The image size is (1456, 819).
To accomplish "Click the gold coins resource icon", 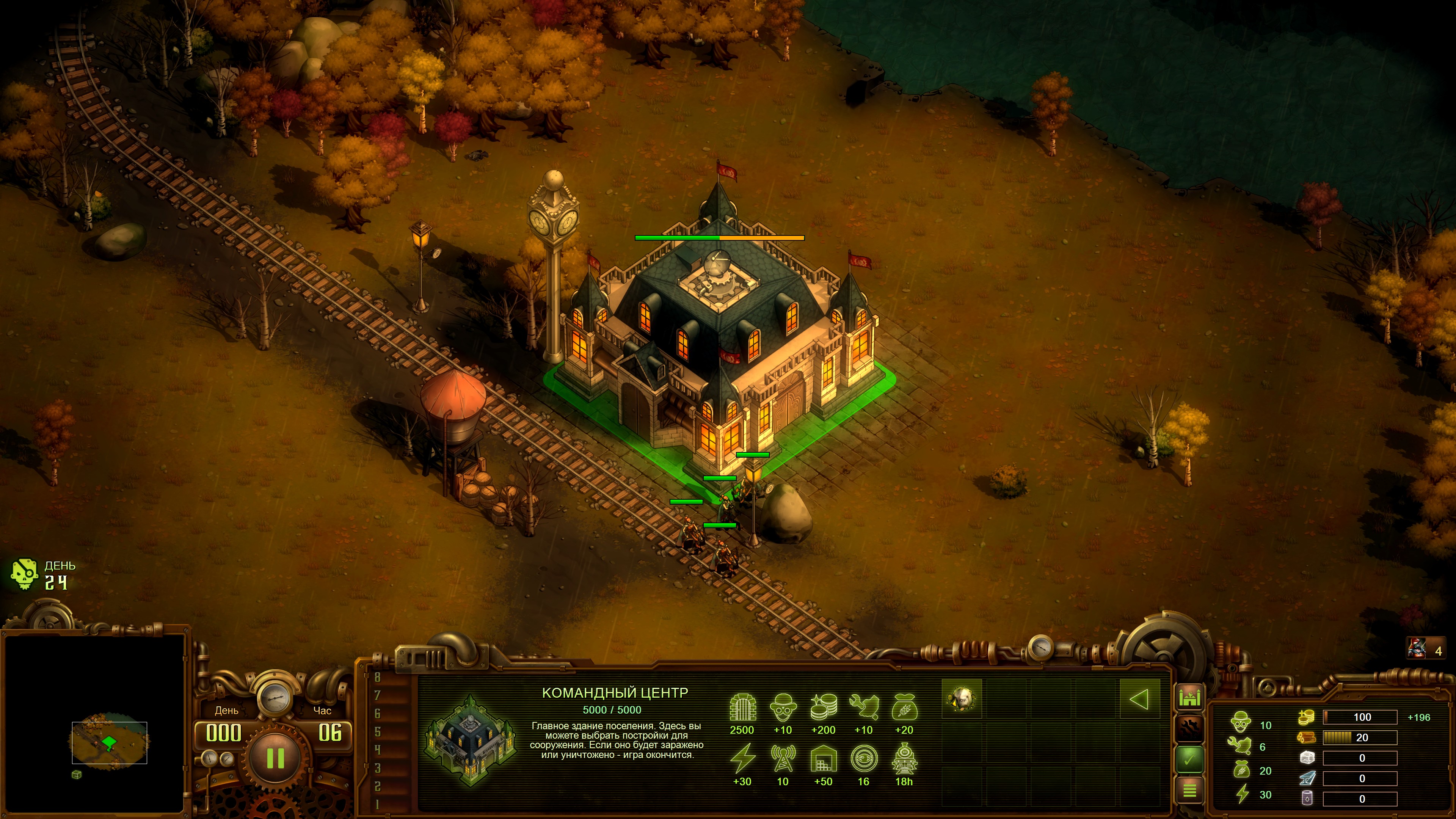I will point(1306,717).
